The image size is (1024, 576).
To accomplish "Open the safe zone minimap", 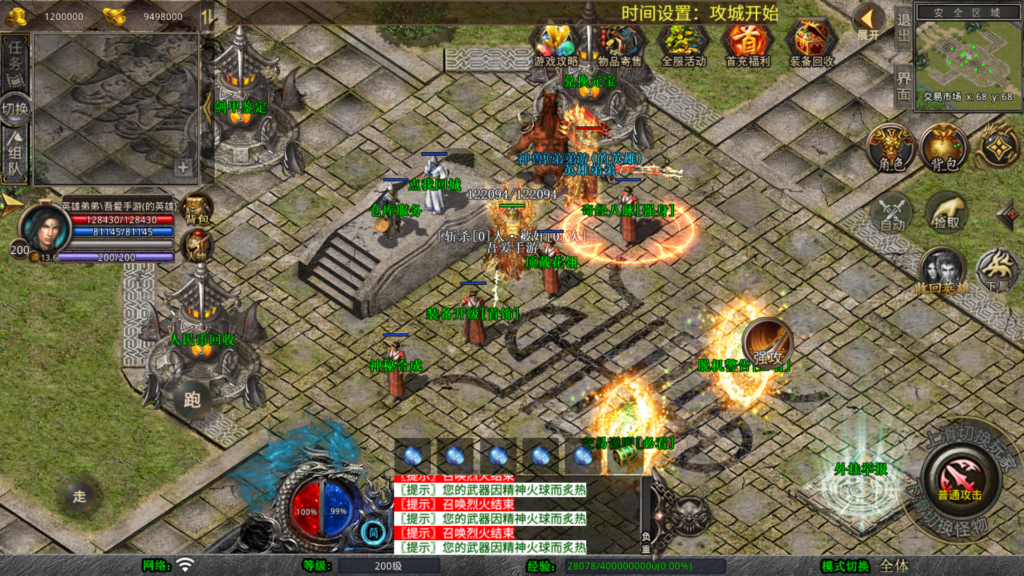I will click(x=967, y=55).
